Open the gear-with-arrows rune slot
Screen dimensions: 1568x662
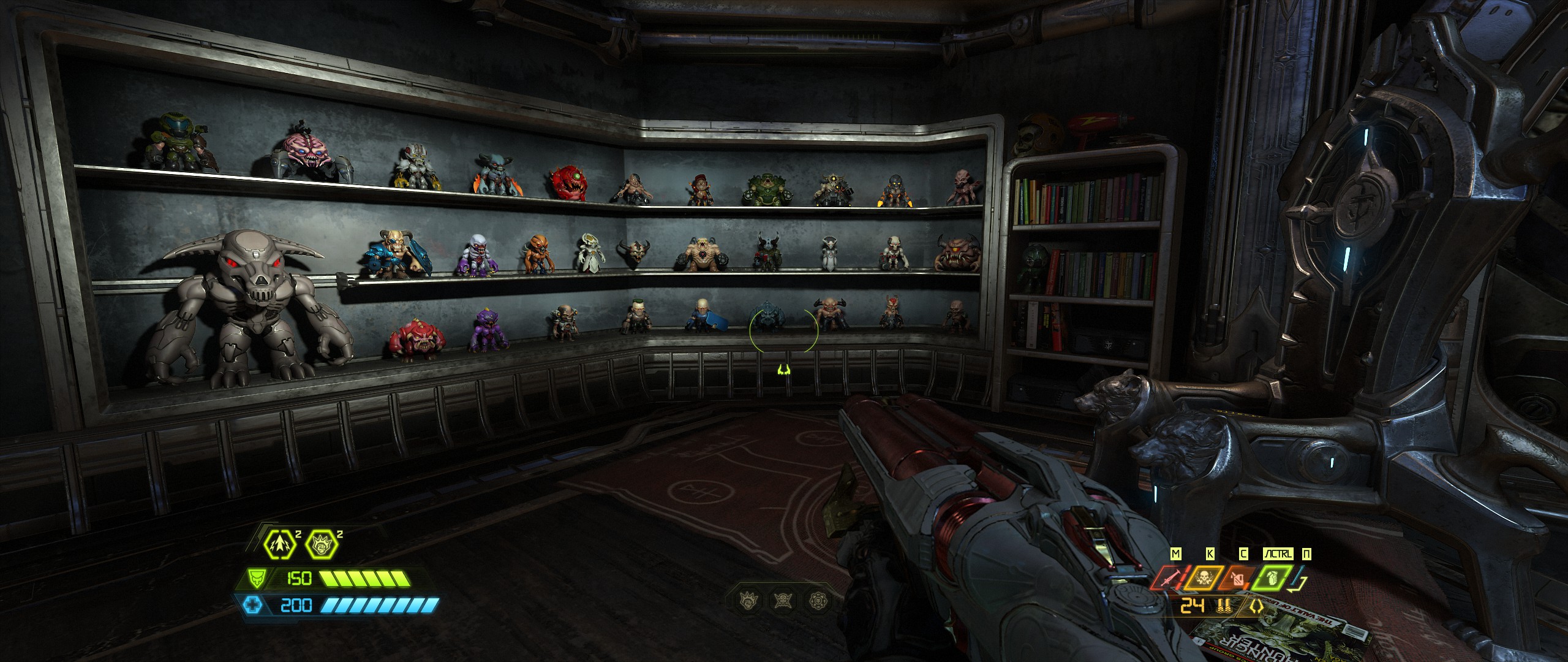click(x=819, y=600)
